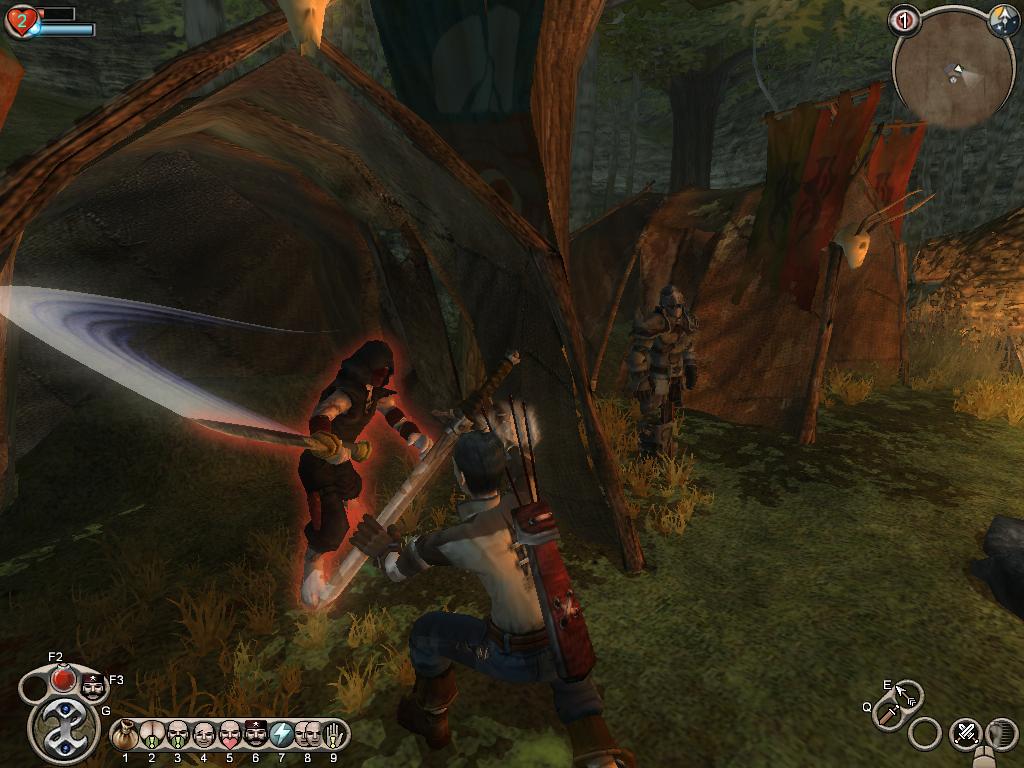Use the lightning bolt spell in slot 7
Viewport: 1024px width, 768px height.
point(282,735)
